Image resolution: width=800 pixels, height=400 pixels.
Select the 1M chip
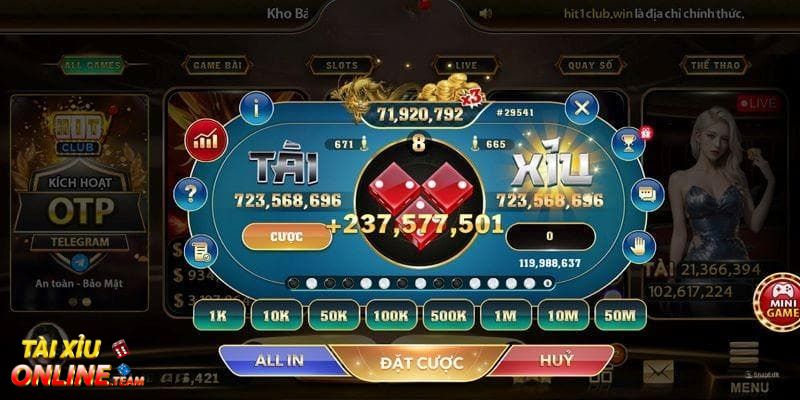[x=506, y=315]
